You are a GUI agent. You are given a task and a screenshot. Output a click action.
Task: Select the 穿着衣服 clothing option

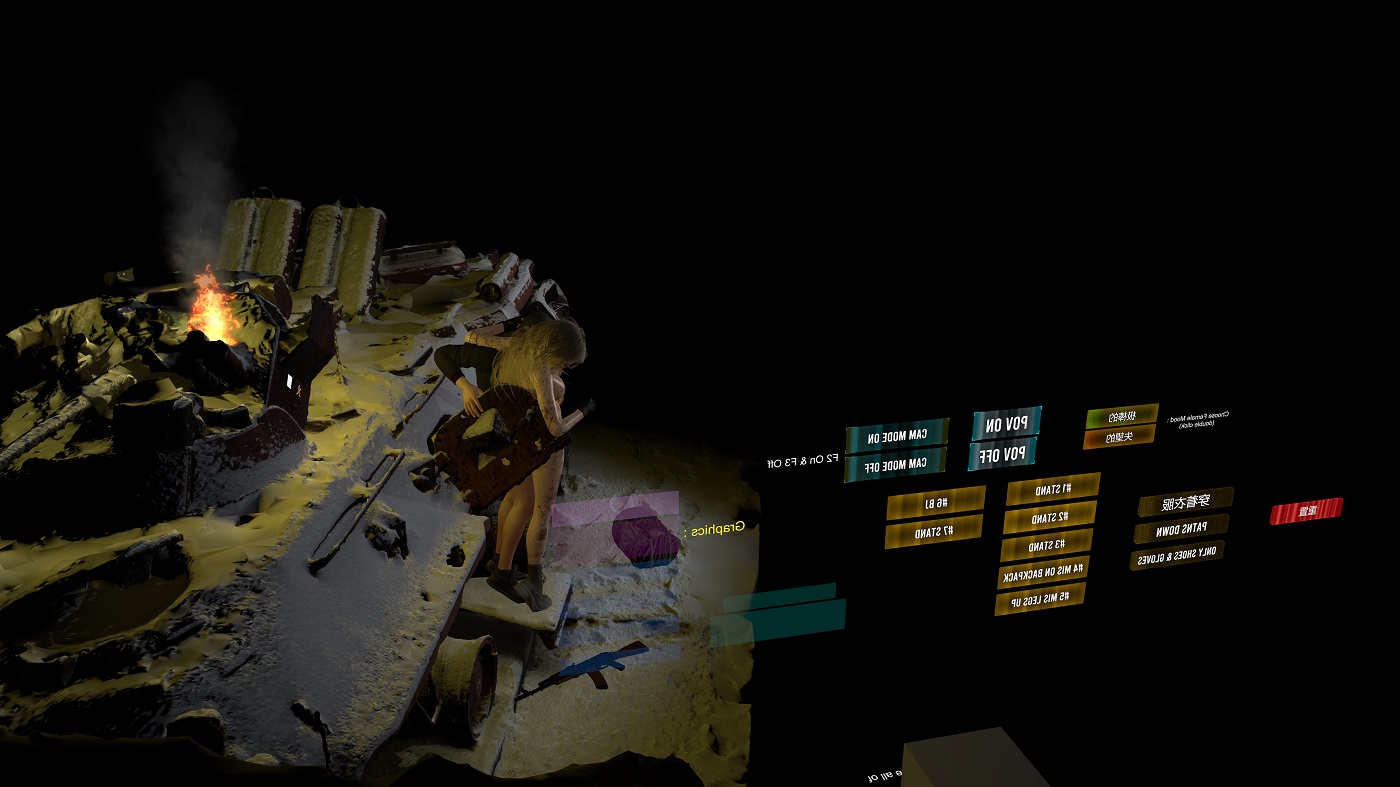[x=1185, y=501]
